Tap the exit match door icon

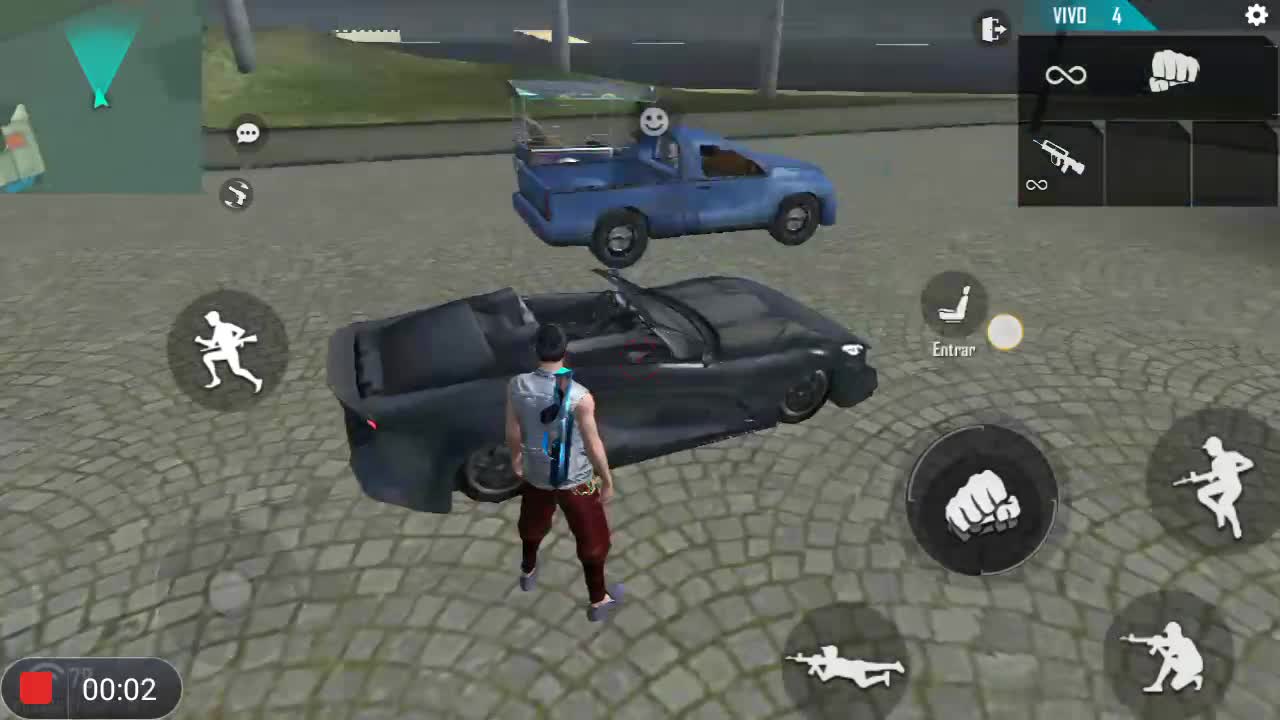tap(993, 29)
